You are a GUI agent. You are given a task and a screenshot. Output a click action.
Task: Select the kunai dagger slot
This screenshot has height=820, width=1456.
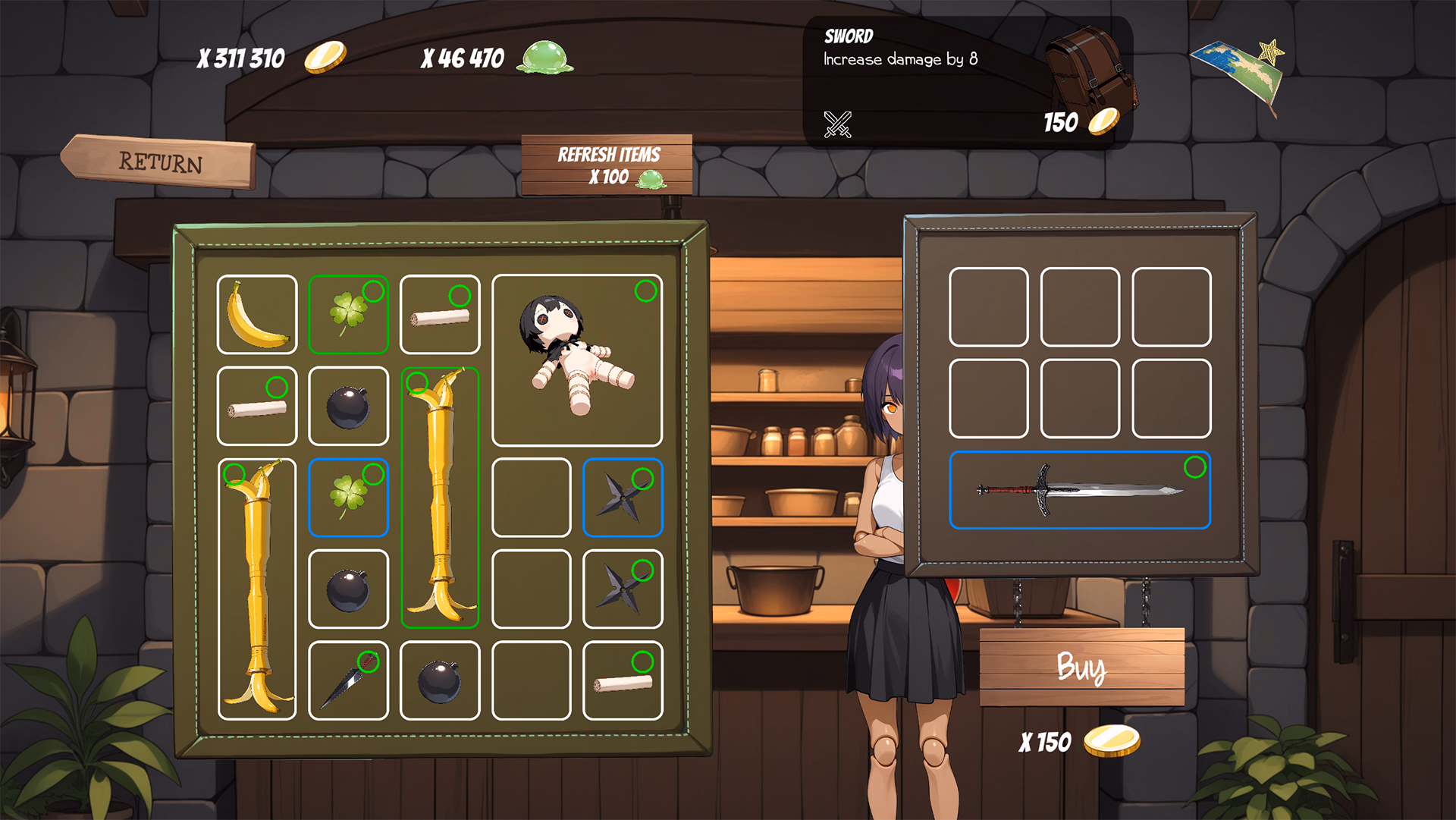pos(349,680)
